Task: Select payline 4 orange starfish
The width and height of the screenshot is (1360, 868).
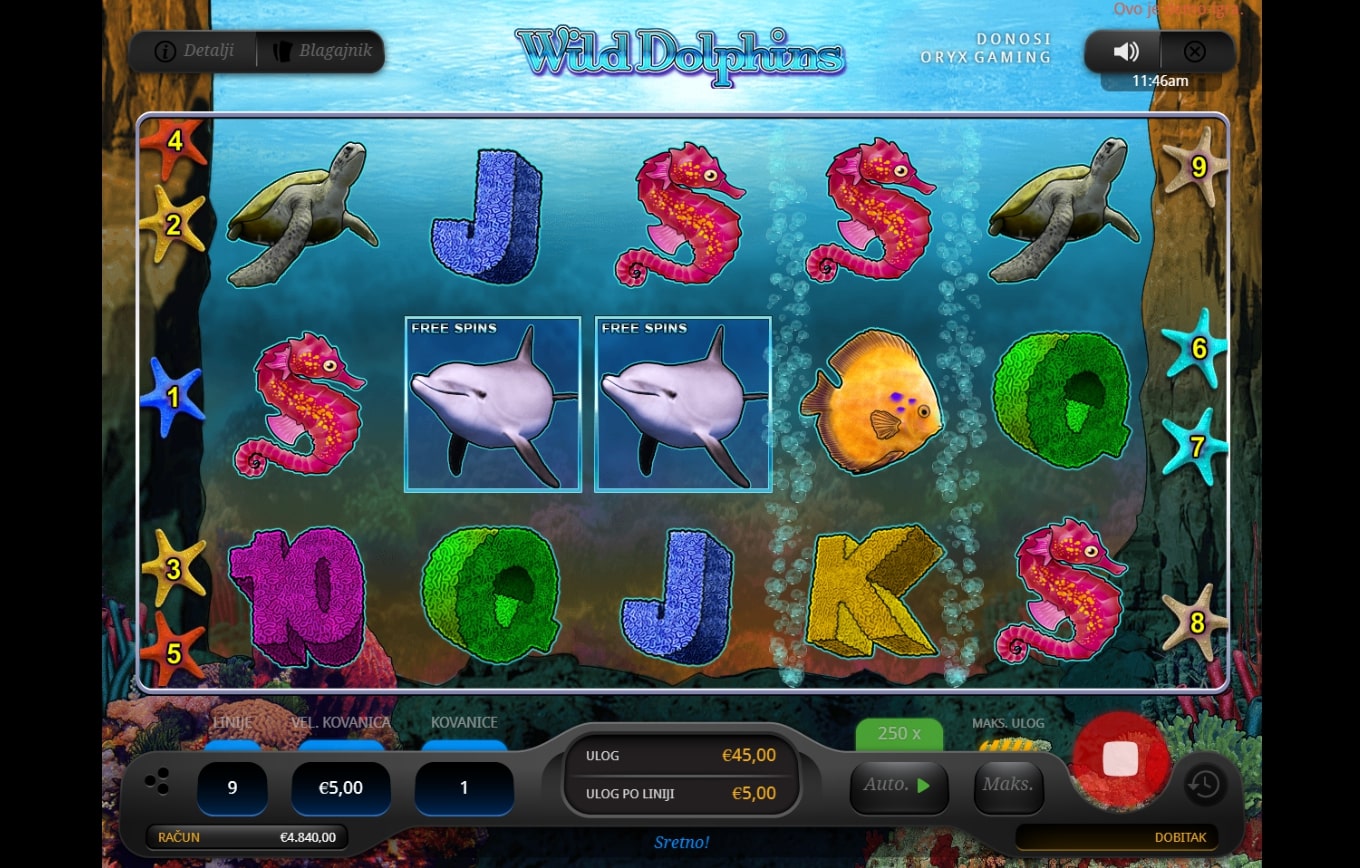Action: pos(174,142)
